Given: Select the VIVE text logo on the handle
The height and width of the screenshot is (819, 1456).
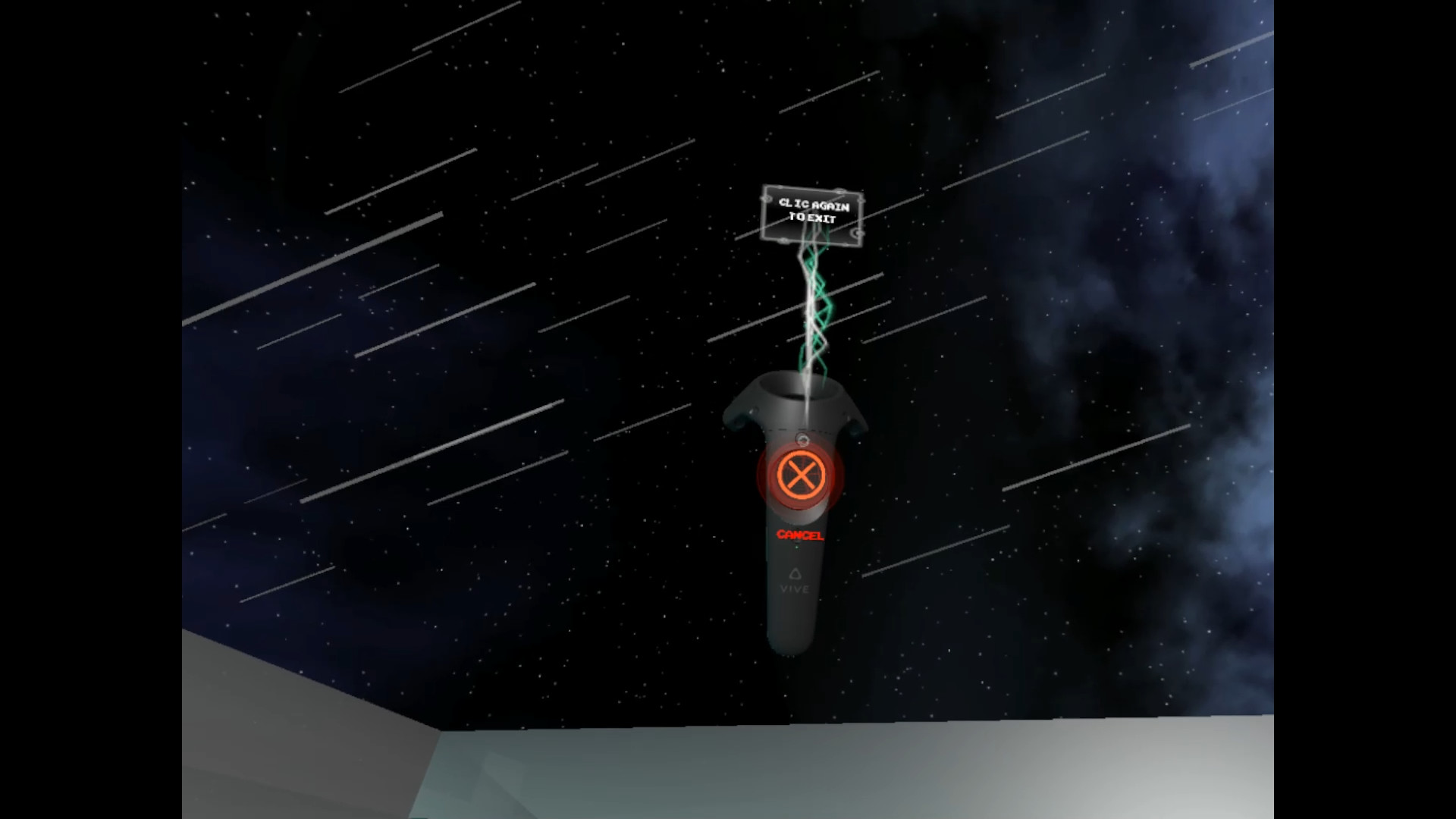Looking at the screenshot, I should pyautogui.click(x=795, y=589).
